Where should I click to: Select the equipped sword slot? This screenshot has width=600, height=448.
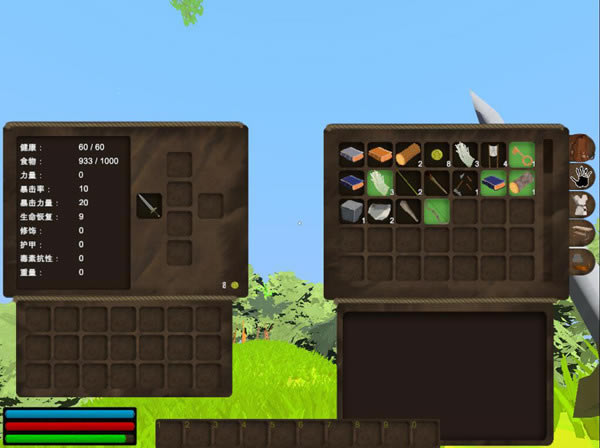149,206
